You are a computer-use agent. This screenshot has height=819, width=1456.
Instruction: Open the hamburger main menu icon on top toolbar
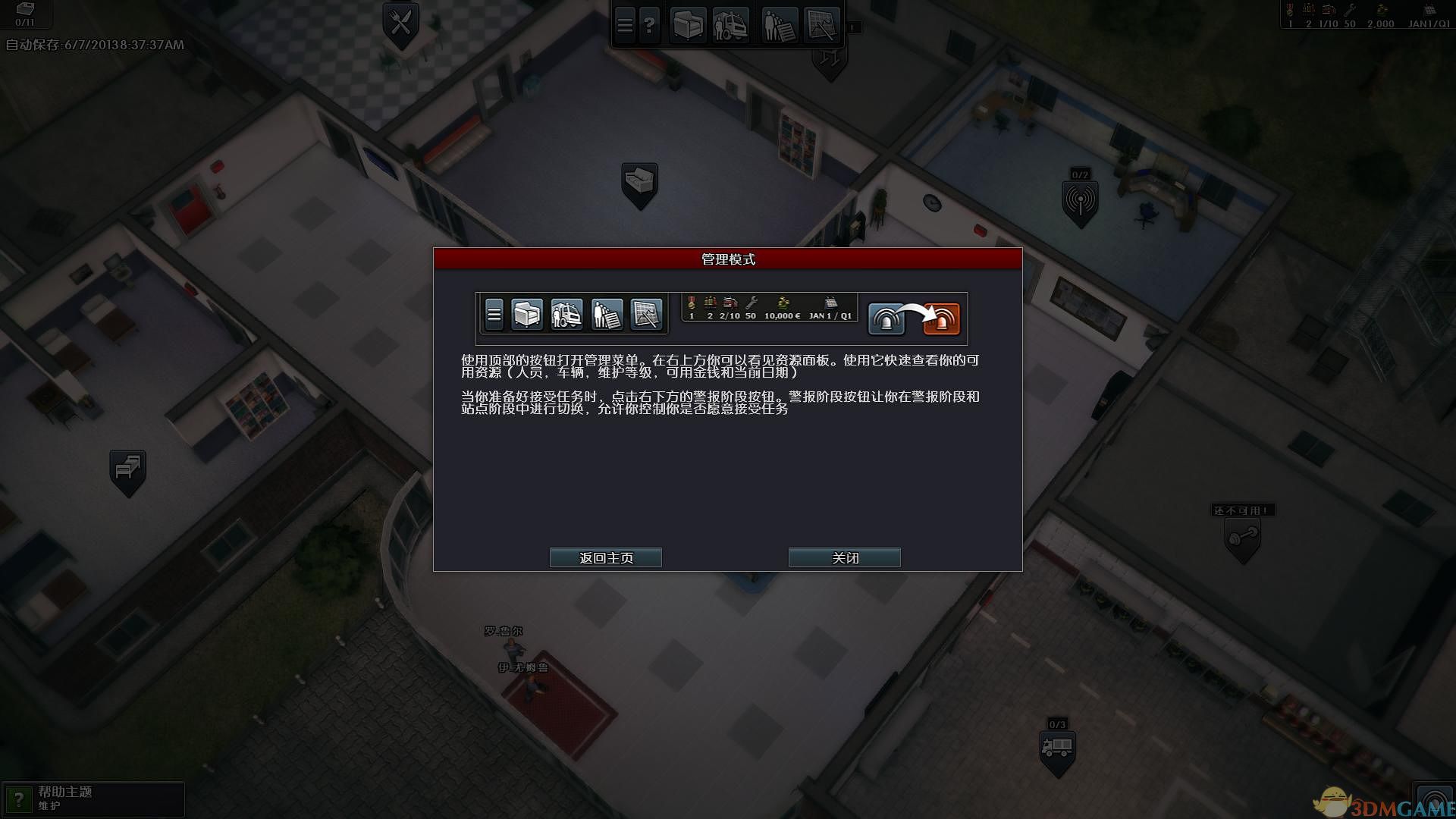624,24
